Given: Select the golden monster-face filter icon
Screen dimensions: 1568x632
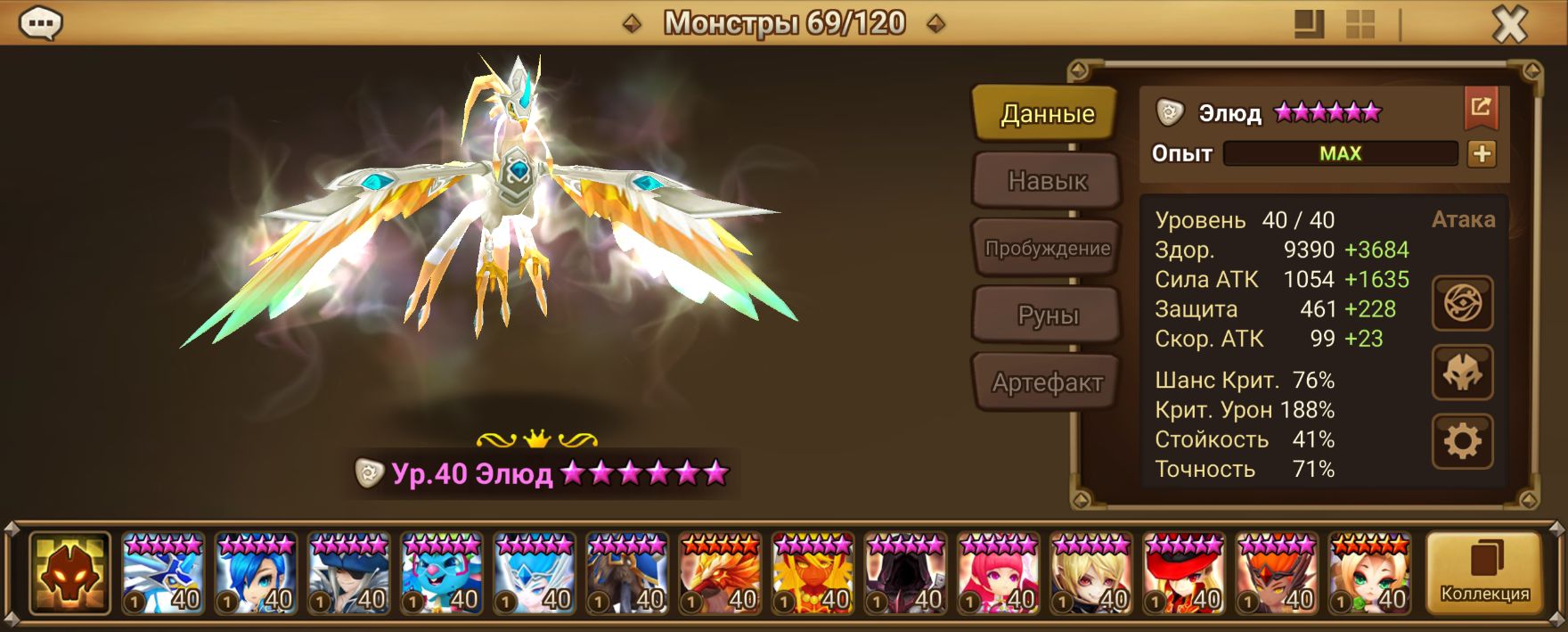Looking at the screenshot, I should [x=69, y=573].
